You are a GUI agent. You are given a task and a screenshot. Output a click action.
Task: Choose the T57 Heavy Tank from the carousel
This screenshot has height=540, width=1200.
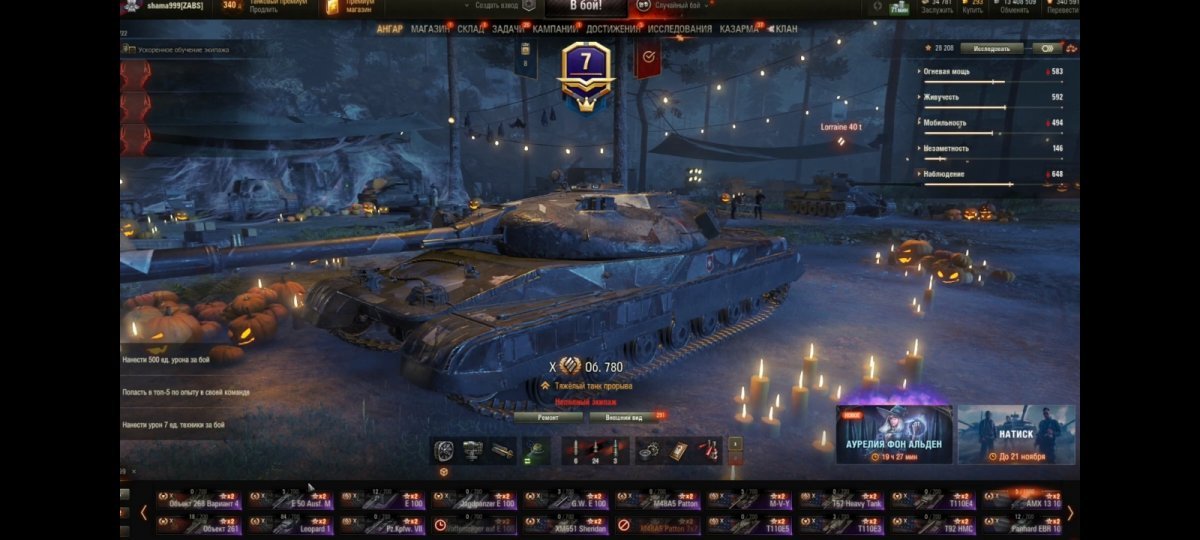[x=842, y=499]
